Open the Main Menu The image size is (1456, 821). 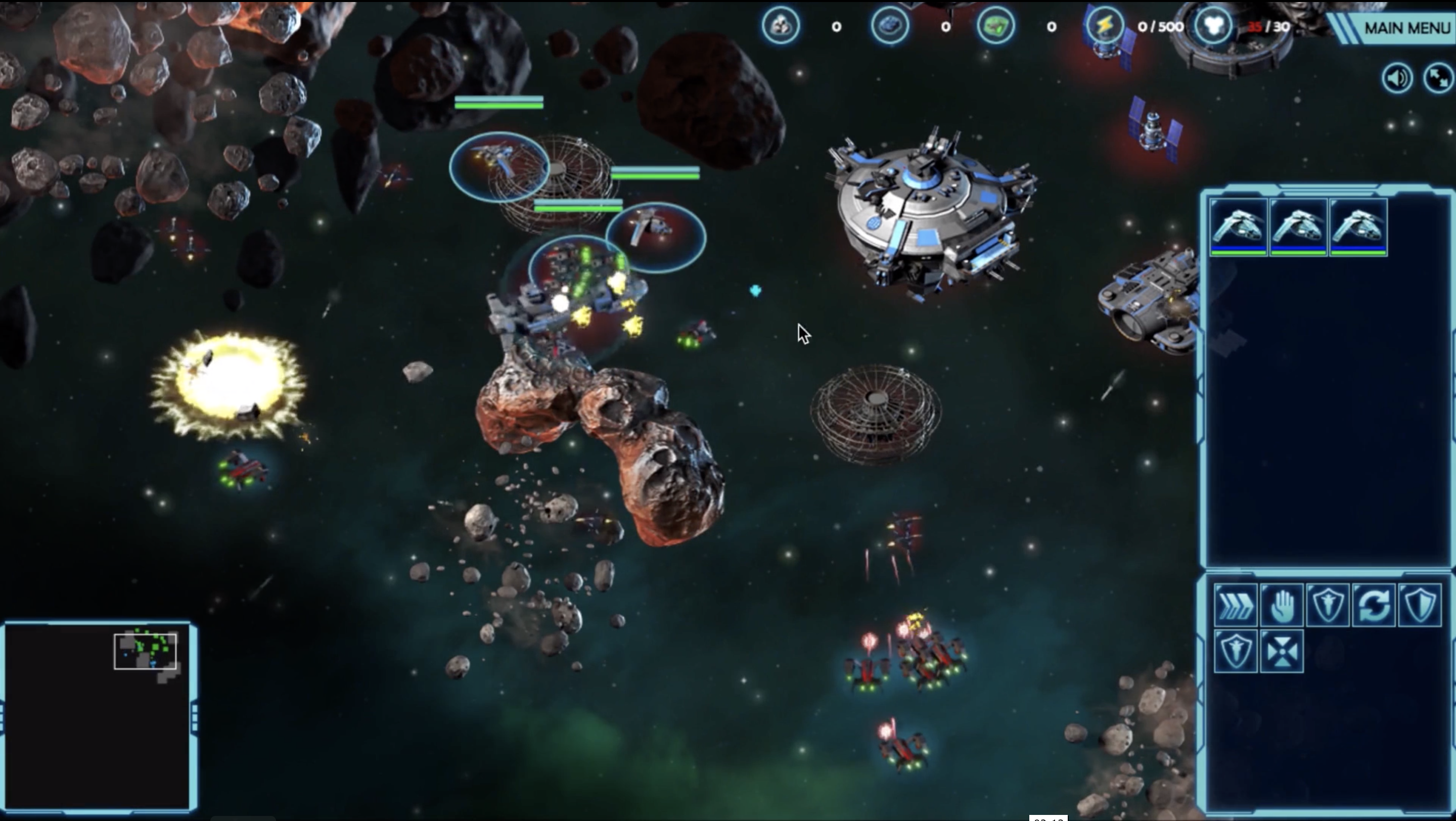tap(1406, 28)
